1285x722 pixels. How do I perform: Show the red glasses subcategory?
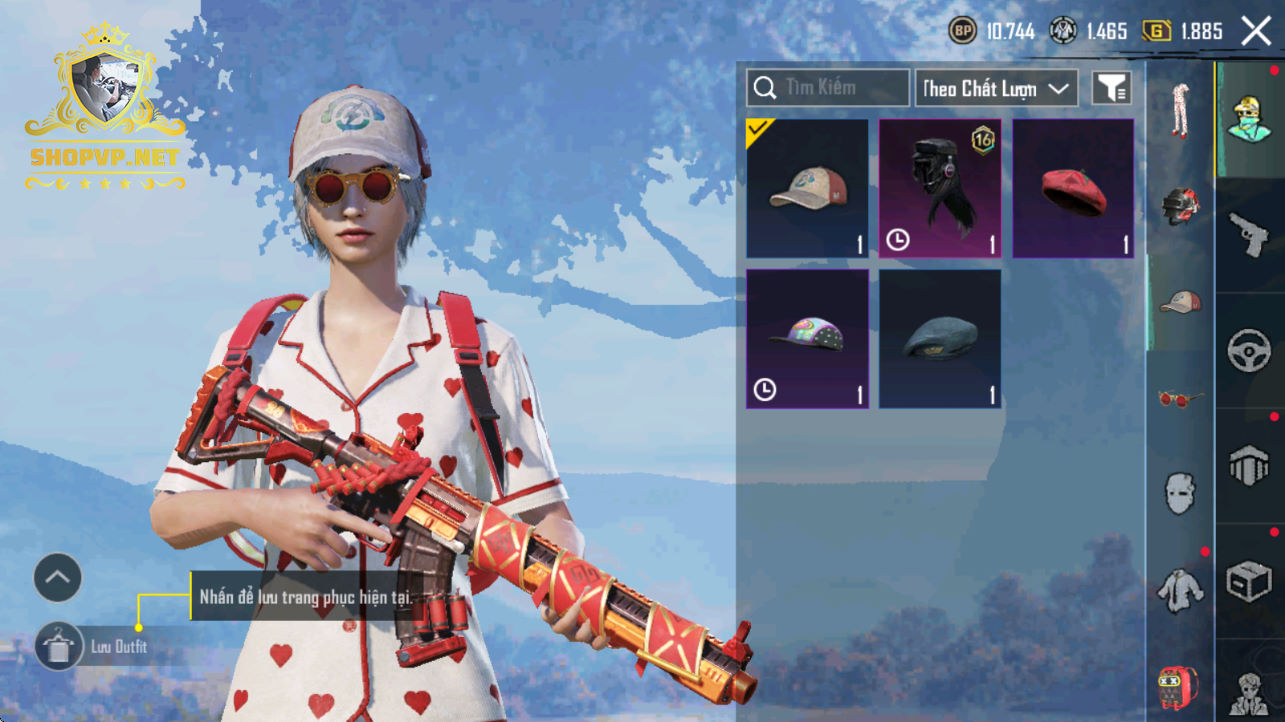[x=1180, y=398]
